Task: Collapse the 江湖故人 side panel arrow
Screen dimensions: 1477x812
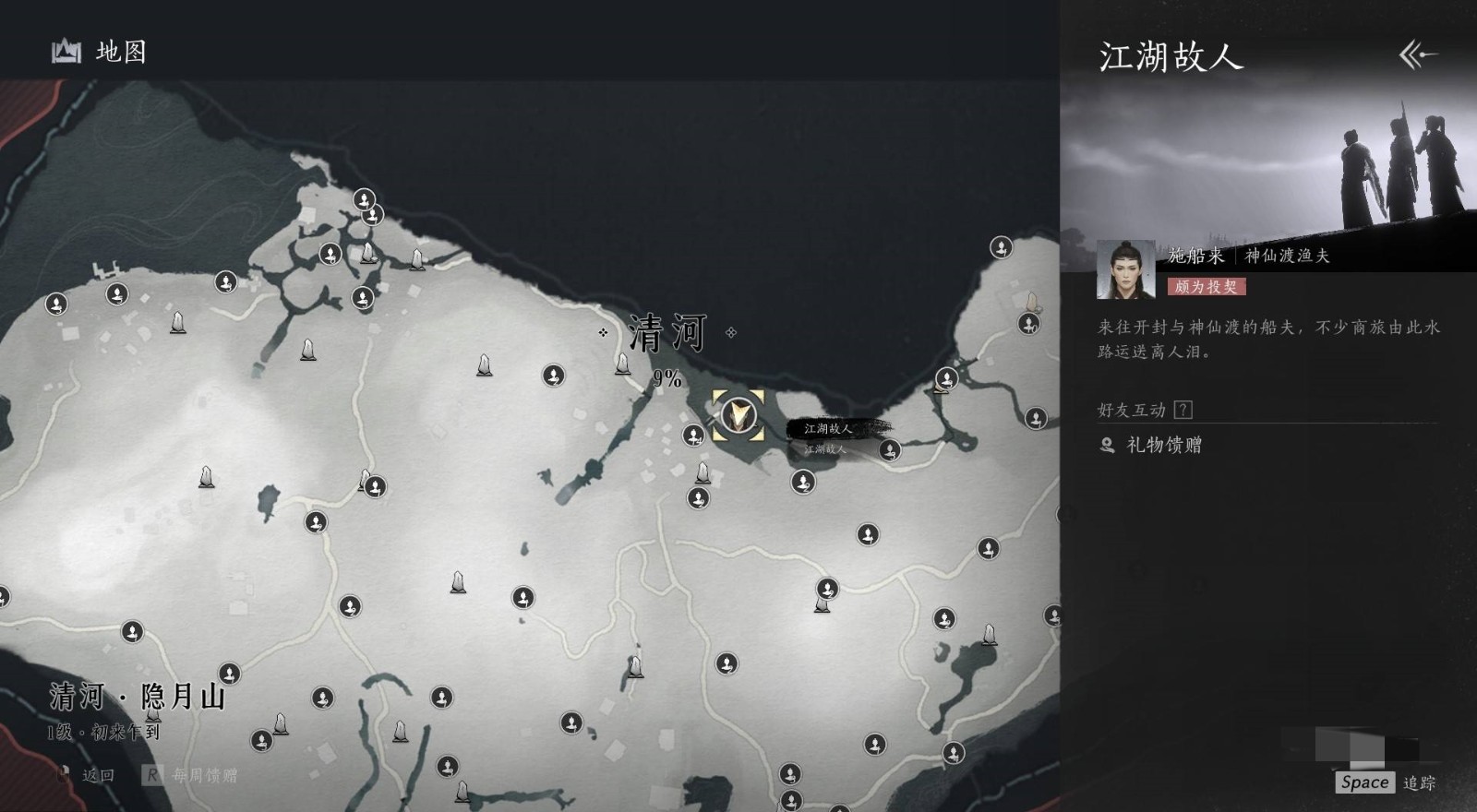Action: [x=1417, y=55]
